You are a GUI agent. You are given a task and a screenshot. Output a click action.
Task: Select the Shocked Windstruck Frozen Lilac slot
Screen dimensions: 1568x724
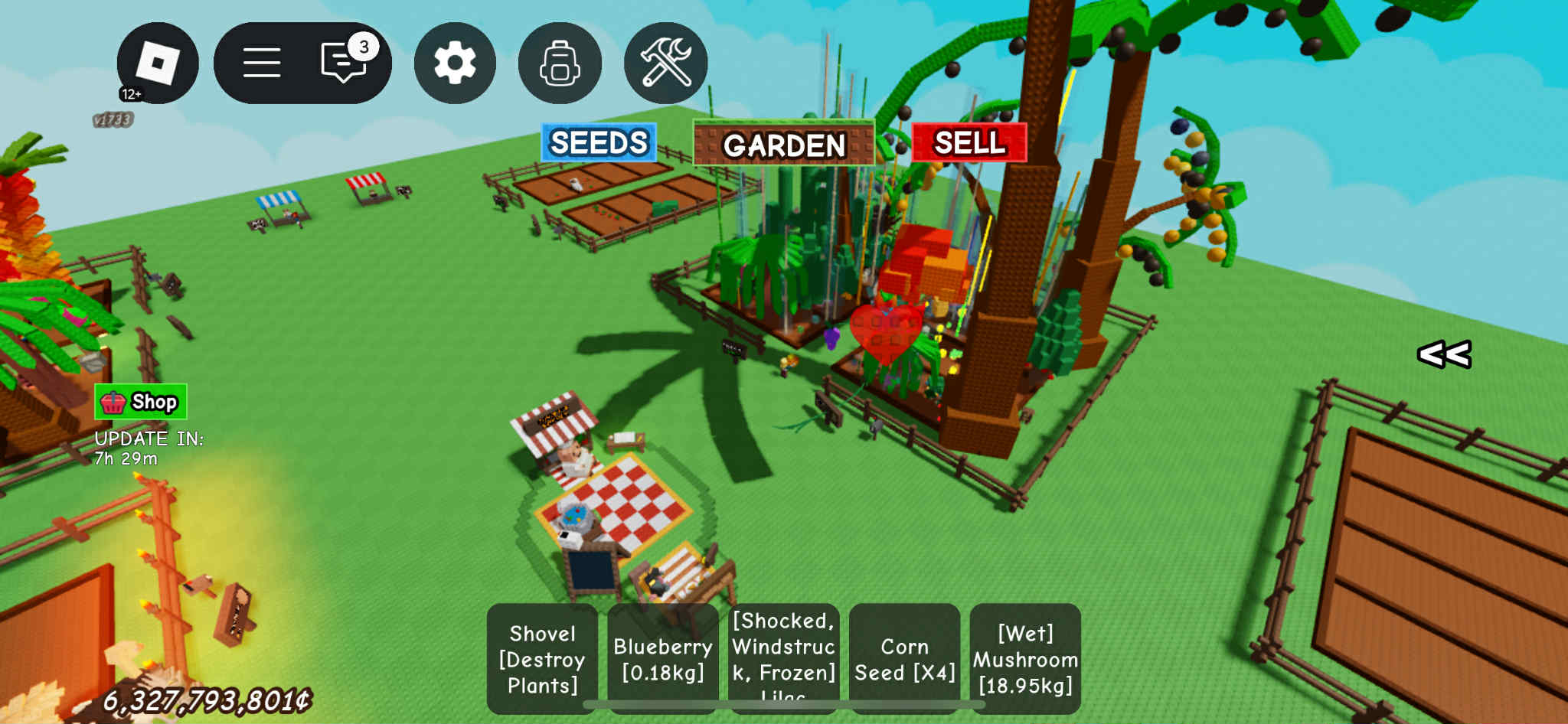click(x=783, y=658)
